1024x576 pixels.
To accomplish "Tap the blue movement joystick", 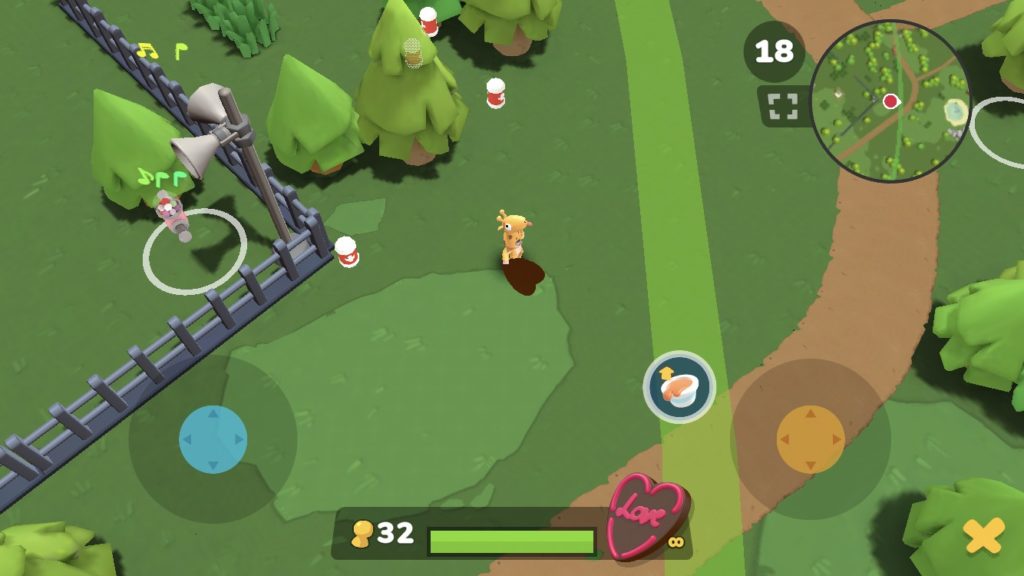I will point(213,439).
